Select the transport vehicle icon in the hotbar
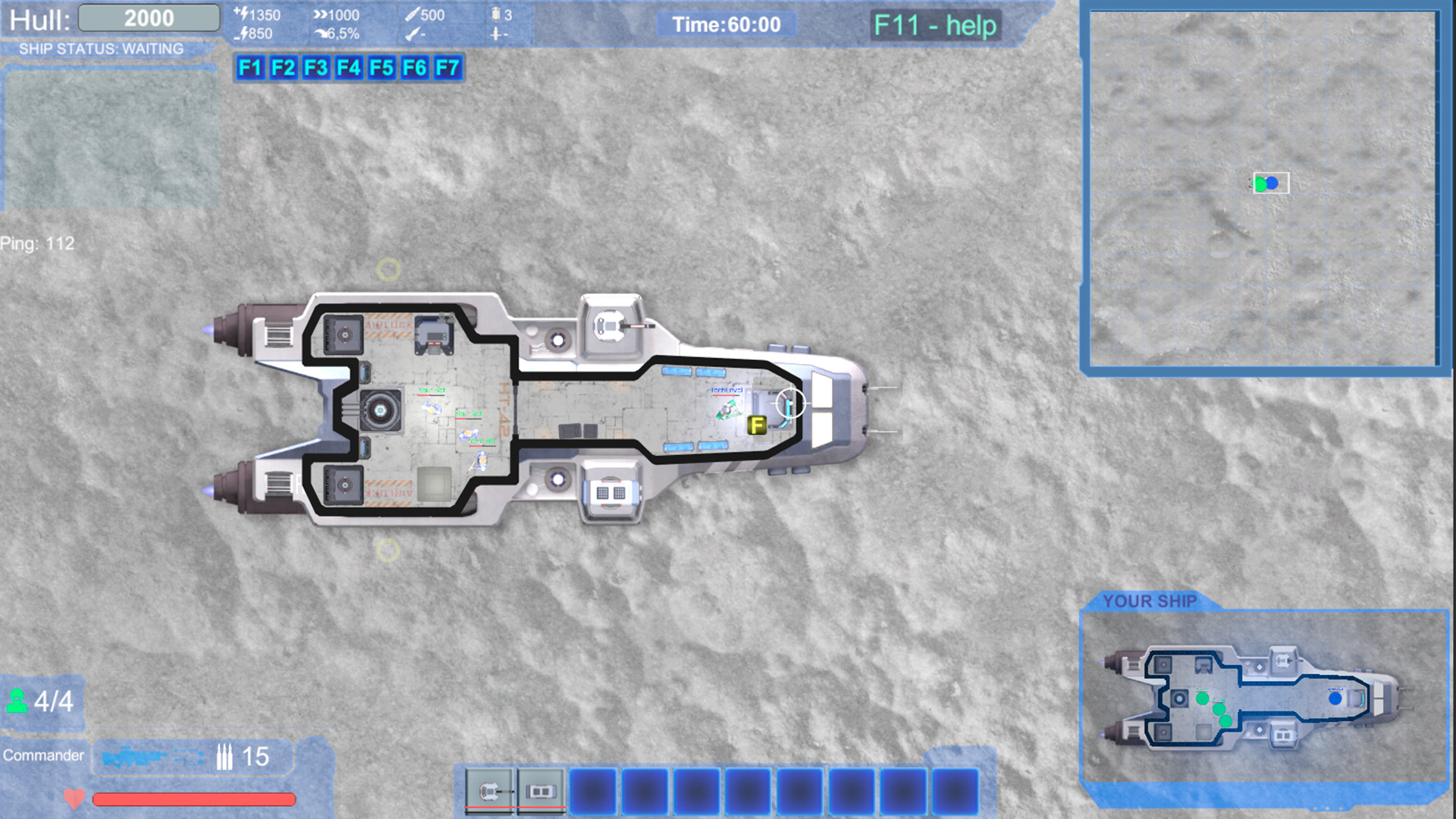Image resolution: width=1456 pixels, height=819 pixels. [x=540, y=791]
